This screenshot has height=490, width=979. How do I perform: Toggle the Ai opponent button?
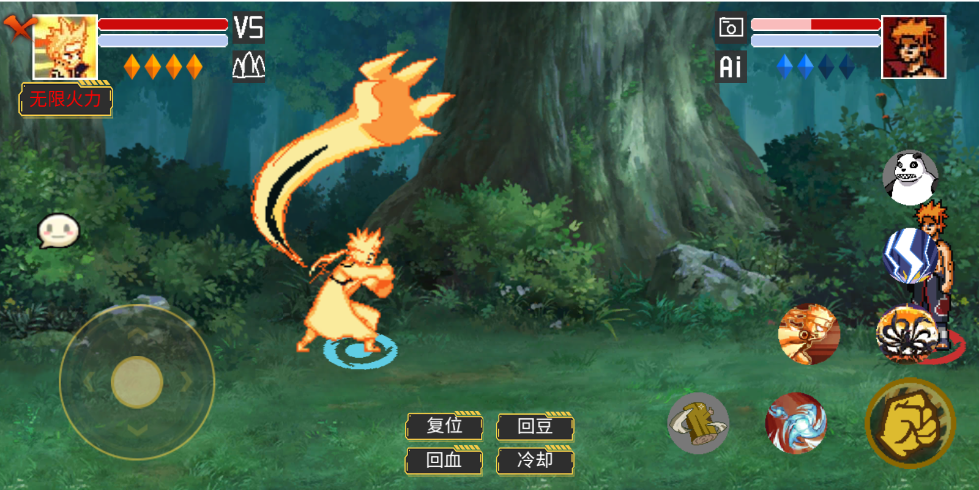tap(731, 67)
